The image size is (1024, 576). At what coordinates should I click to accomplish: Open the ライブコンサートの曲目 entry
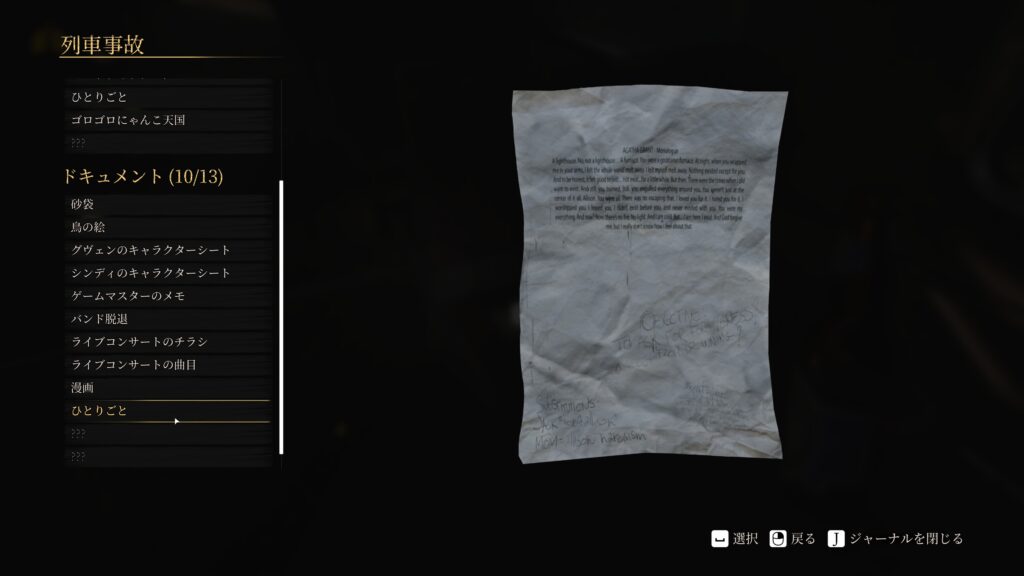165,365
